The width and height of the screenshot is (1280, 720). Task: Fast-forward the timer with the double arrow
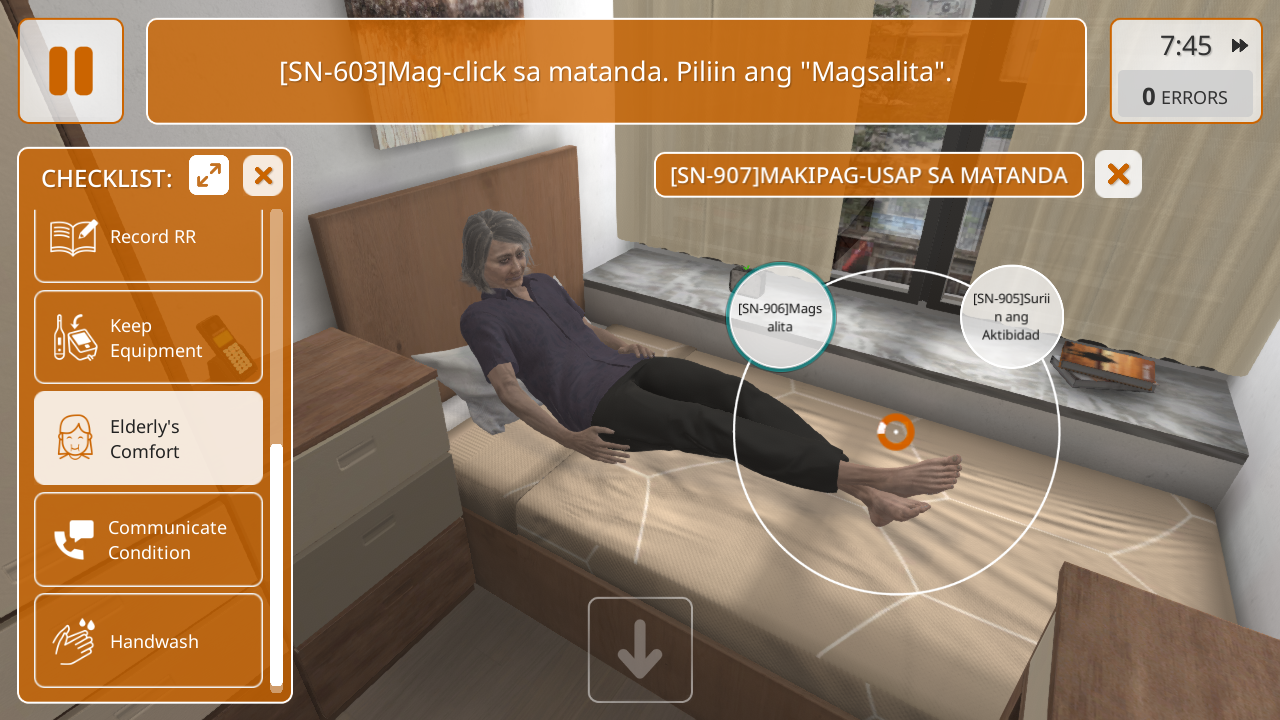(1240, 46)
